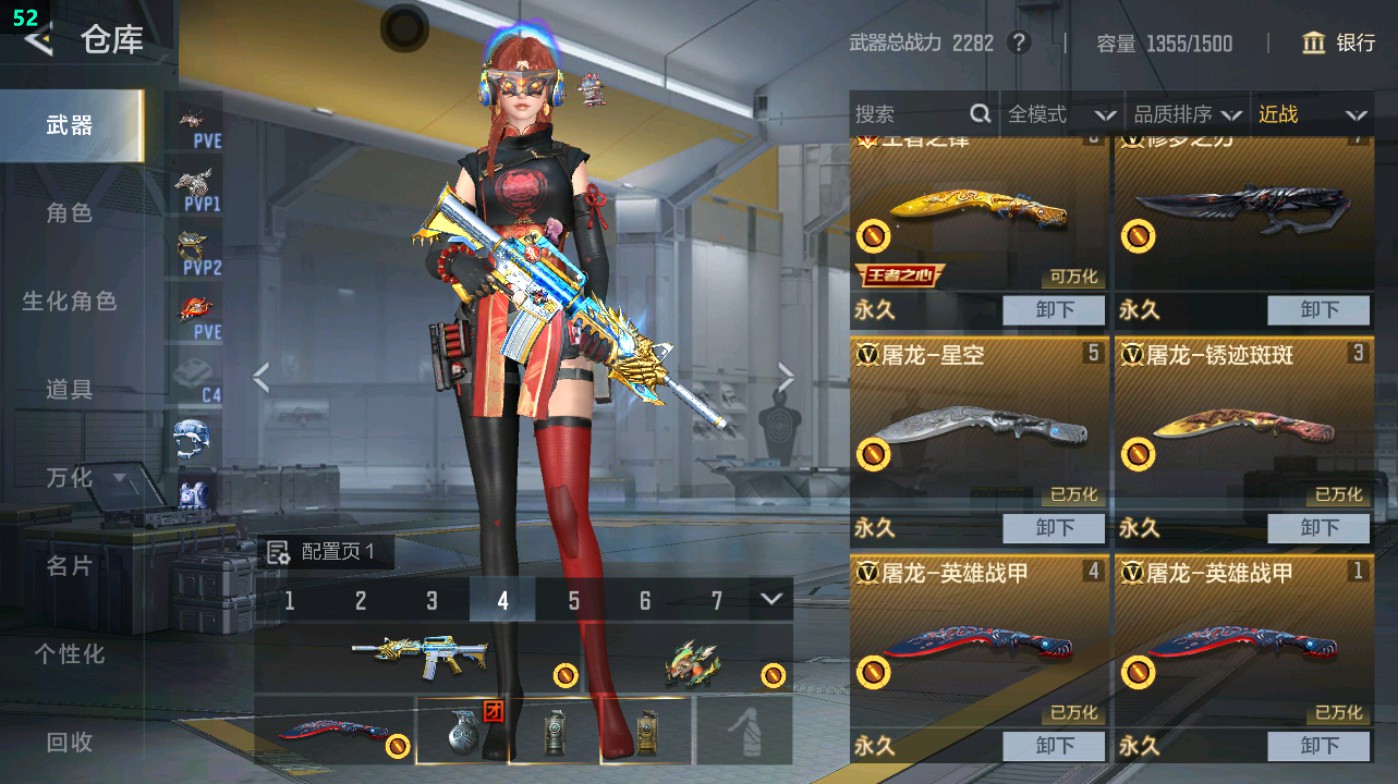
Task: Switch to the 角色 tab
Action: pyautogui.click(x=70, y=212)
